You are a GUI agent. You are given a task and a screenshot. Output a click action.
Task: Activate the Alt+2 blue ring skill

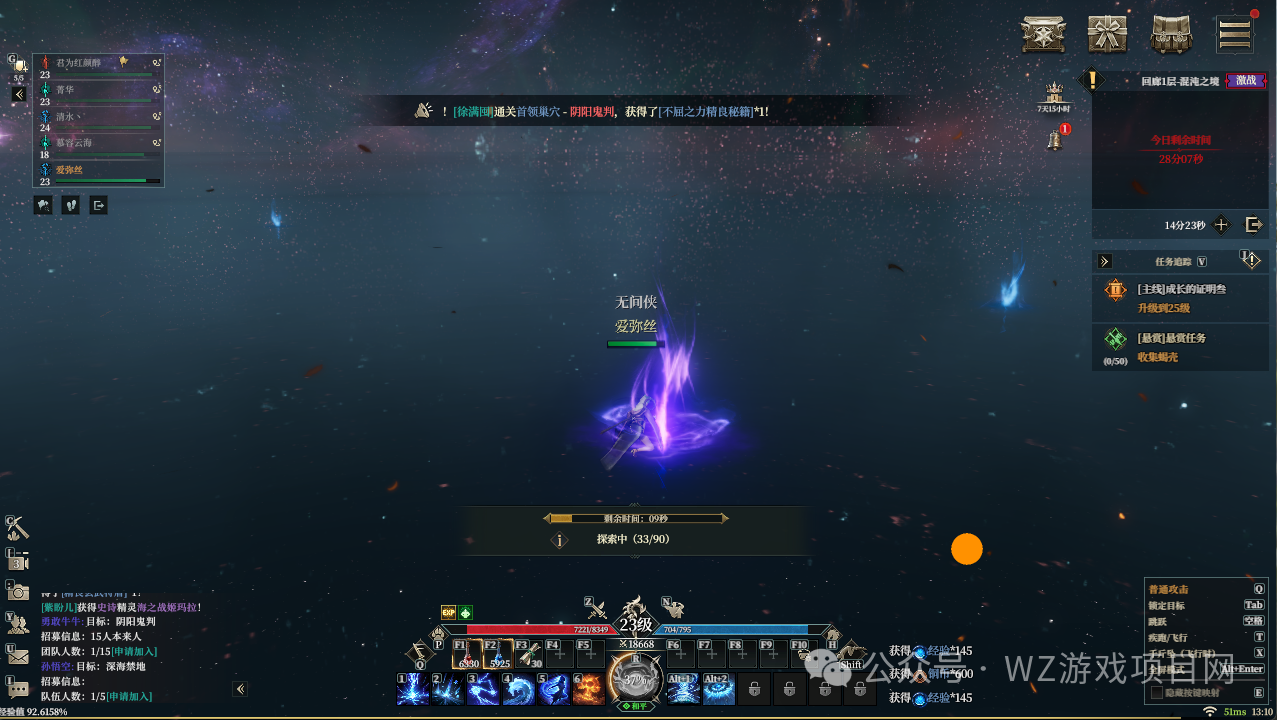(x=716, y=688)
